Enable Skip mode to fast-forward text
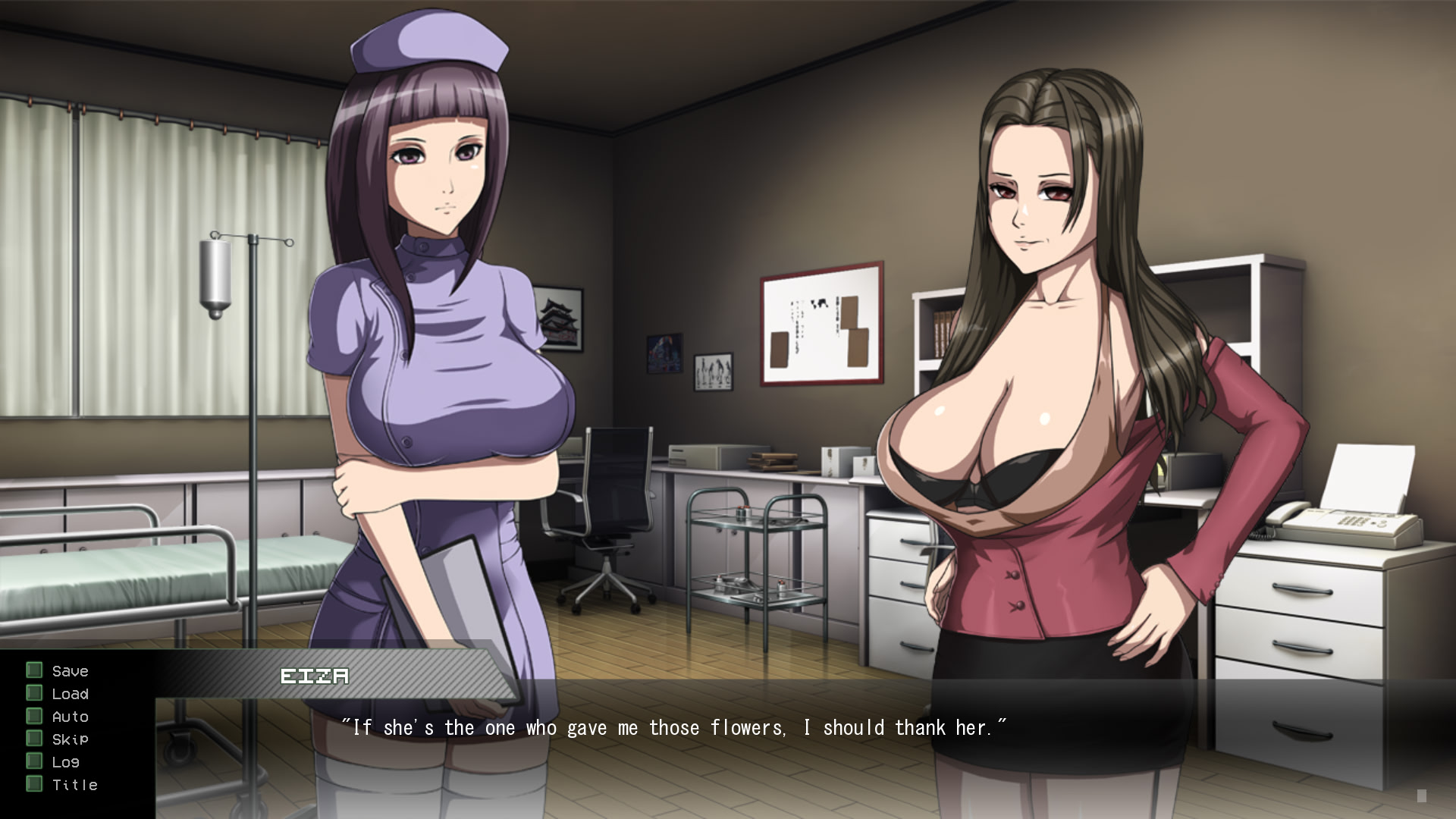 coord(69,739)
